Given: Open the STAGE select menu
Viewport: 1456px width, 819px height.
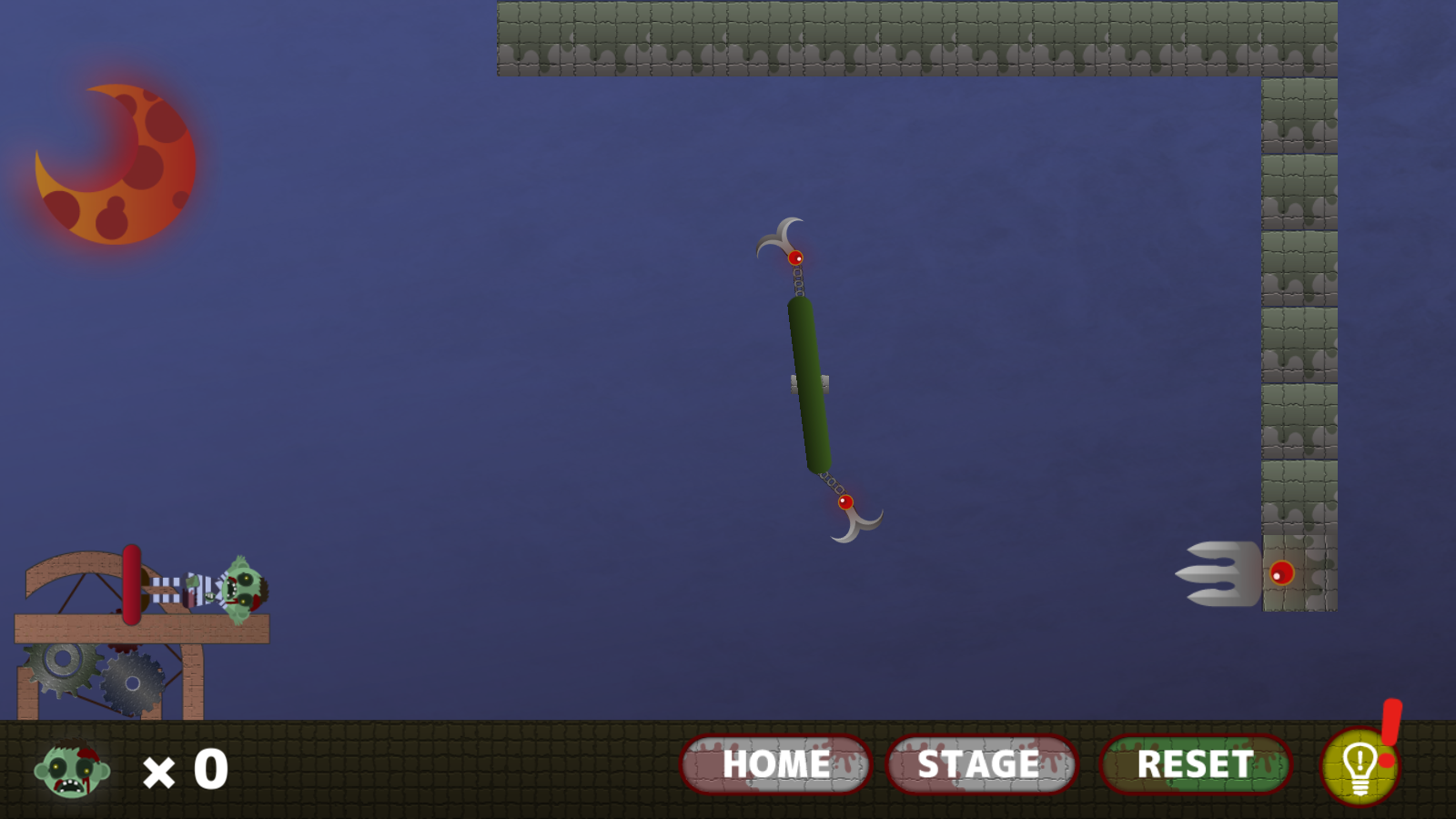Looking at the screenshot, I should coord(981,764).
